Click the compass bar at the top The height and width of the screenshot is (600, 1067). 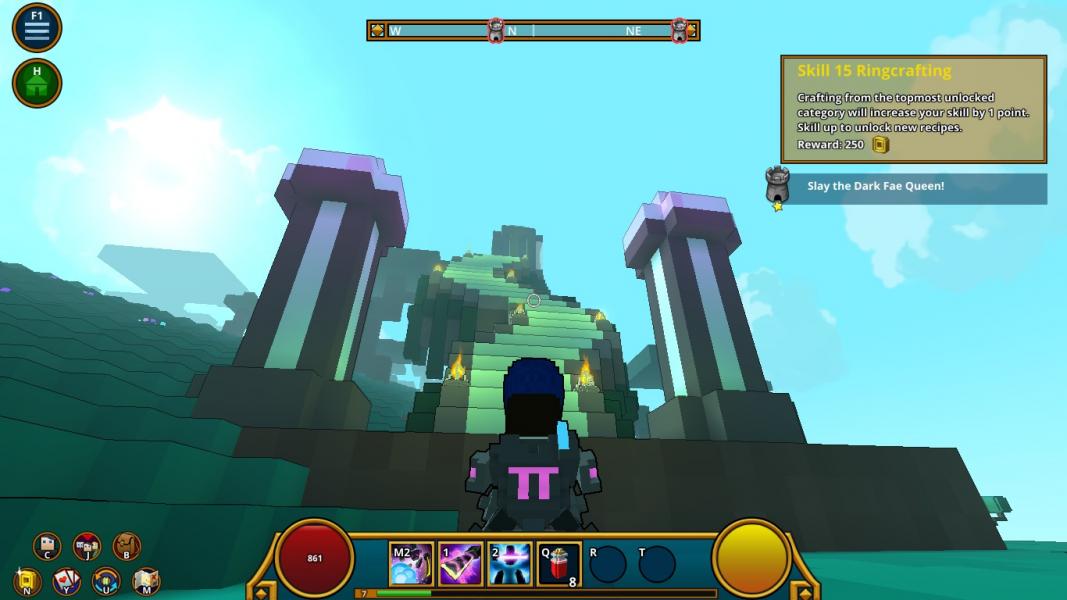click(x=533, y=31)
